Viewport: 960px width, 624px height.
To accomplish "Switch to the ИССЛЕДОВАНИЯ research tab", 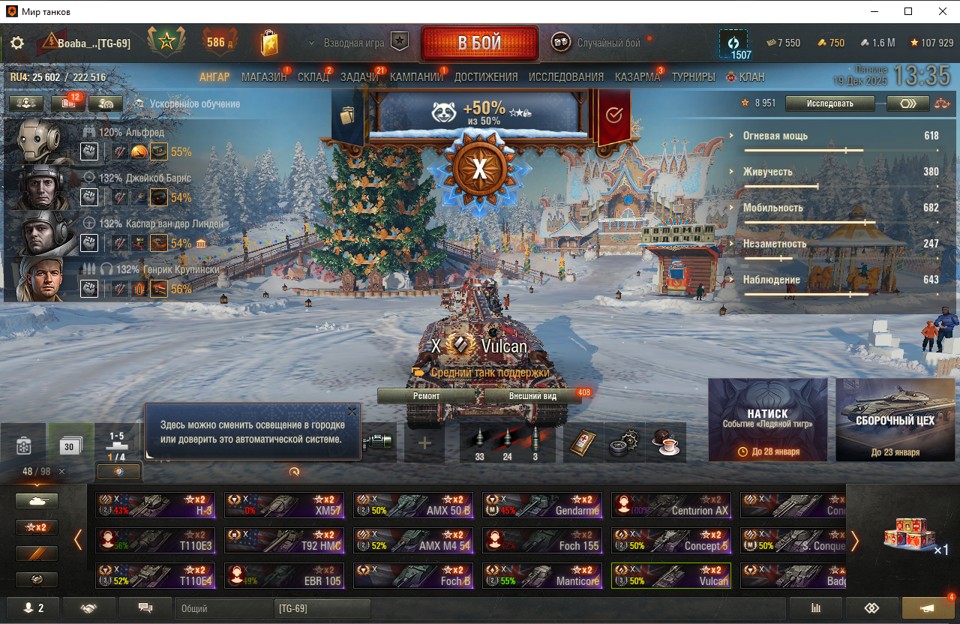I will 566,77.
